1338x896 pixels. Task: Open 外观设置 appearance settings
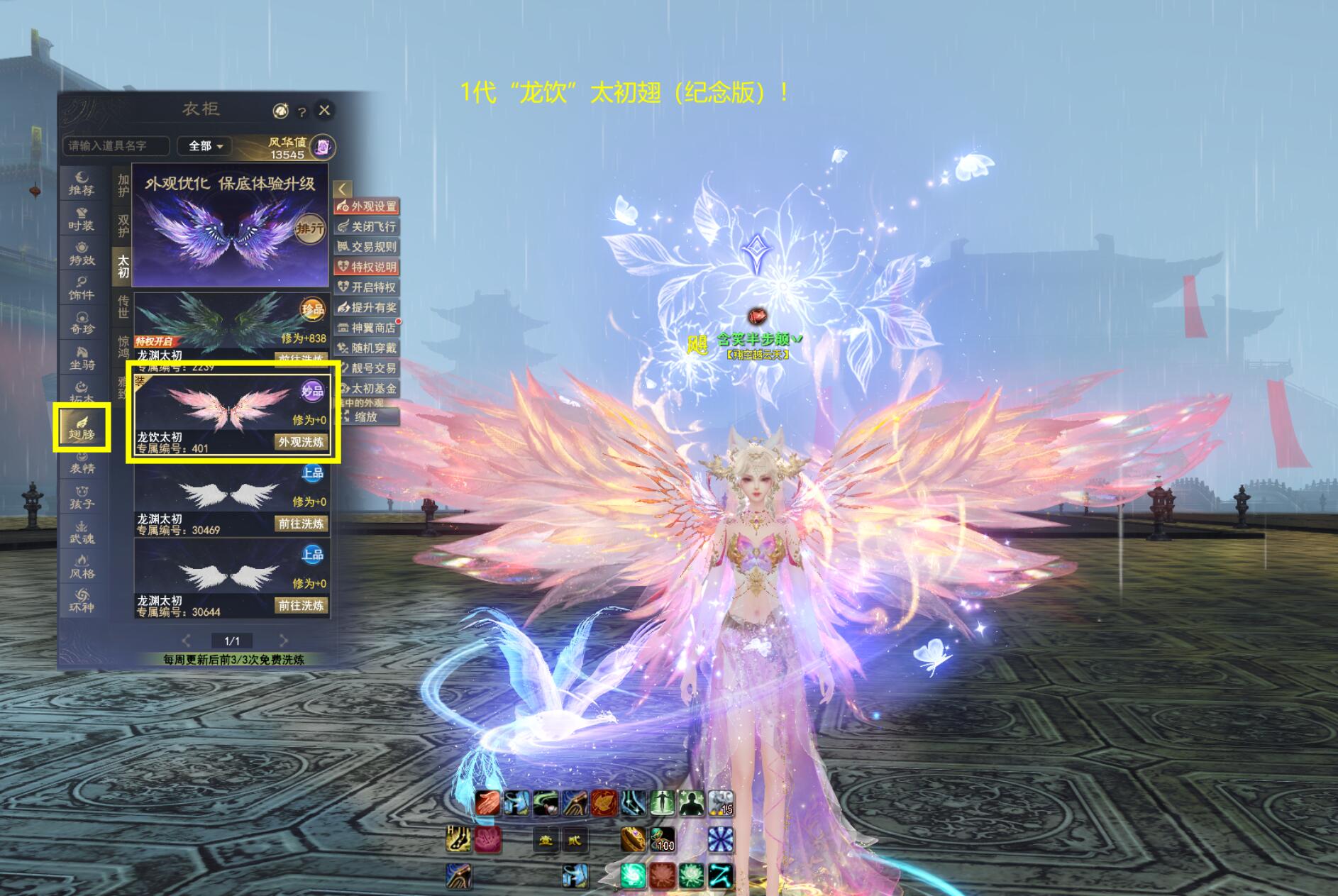(x=367, y=206)
